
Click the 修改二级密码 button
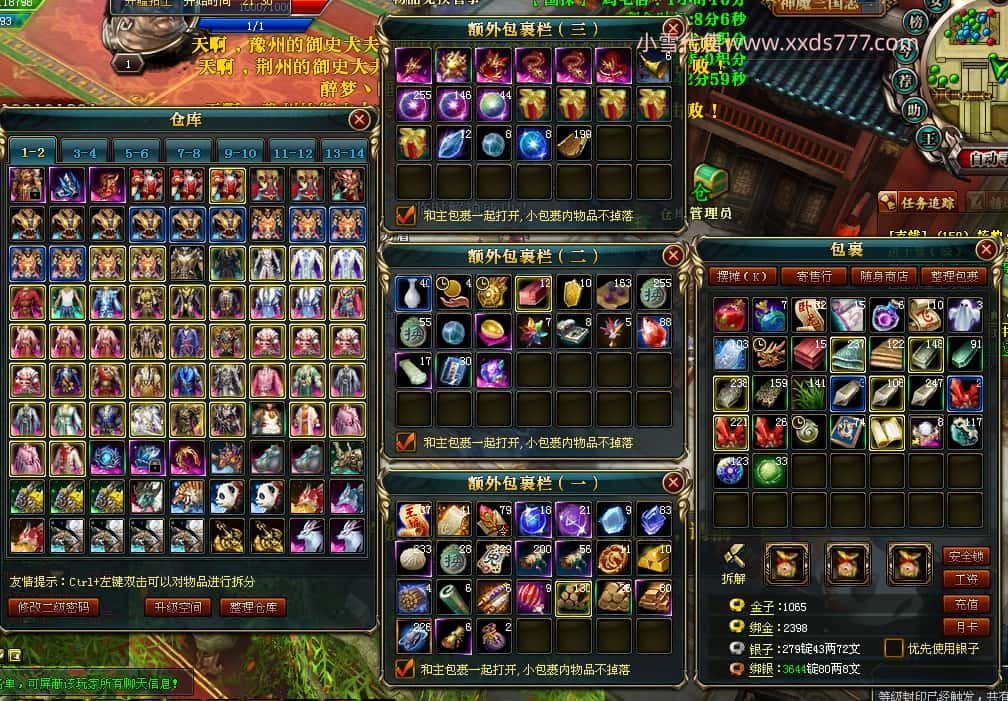click(x=54, y=607)
